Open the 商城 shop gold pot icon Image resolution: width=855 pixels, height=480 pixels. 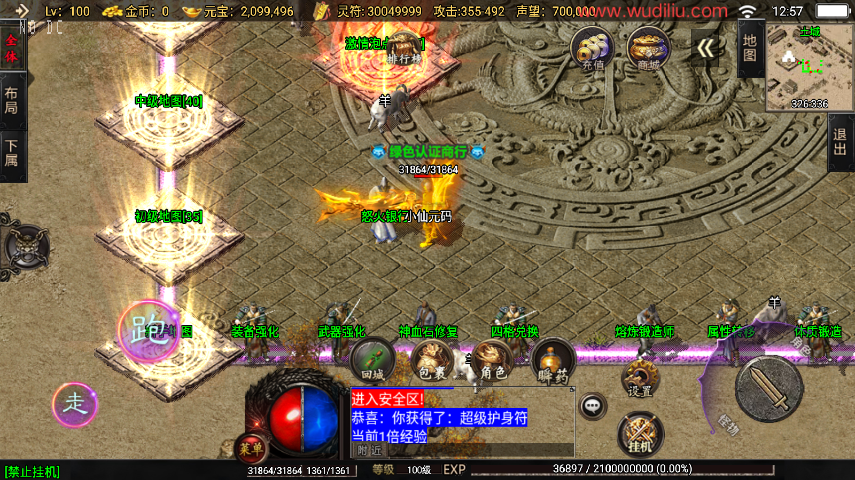(x=647, y=47)
